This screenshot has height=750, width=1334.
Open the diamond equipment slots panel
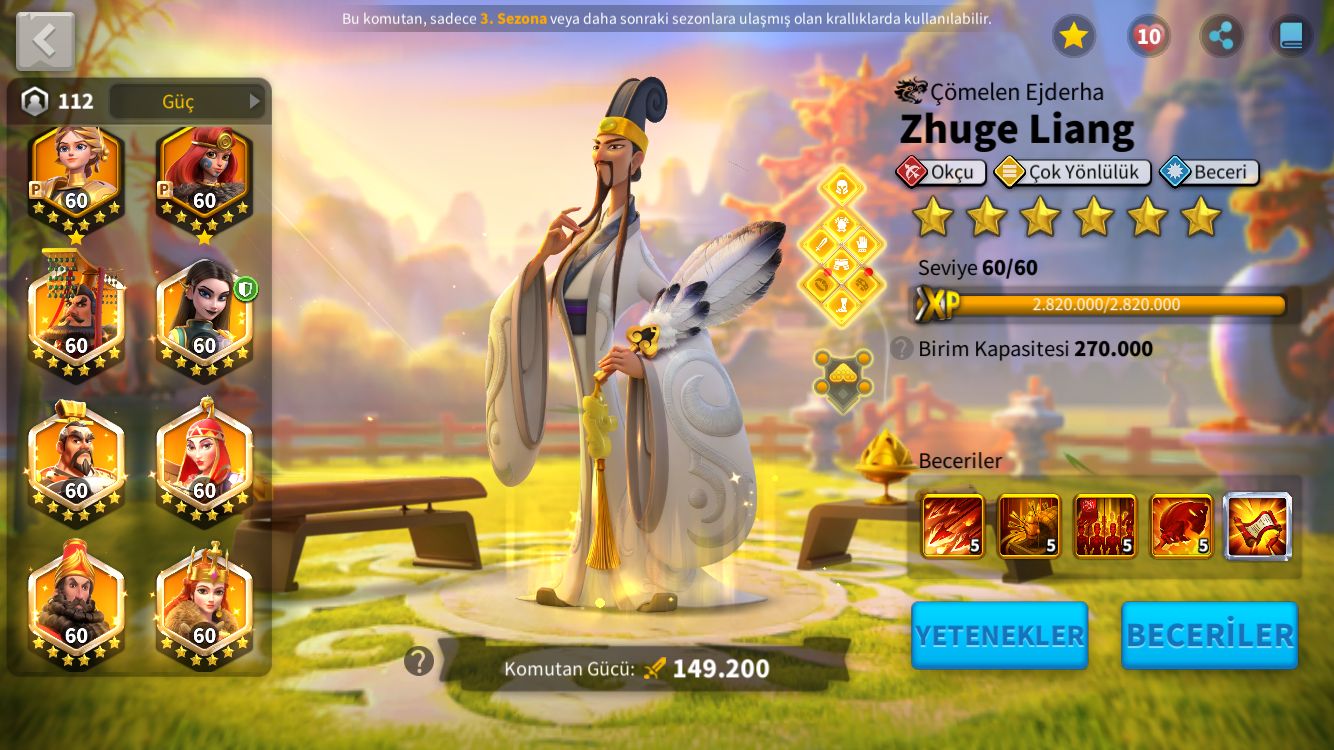pyautogui.click(x=842, y=246)
